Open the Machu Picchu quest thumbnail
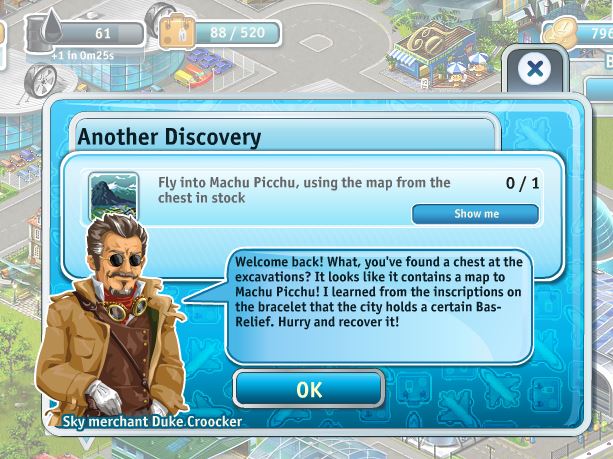 pos(113,195)
